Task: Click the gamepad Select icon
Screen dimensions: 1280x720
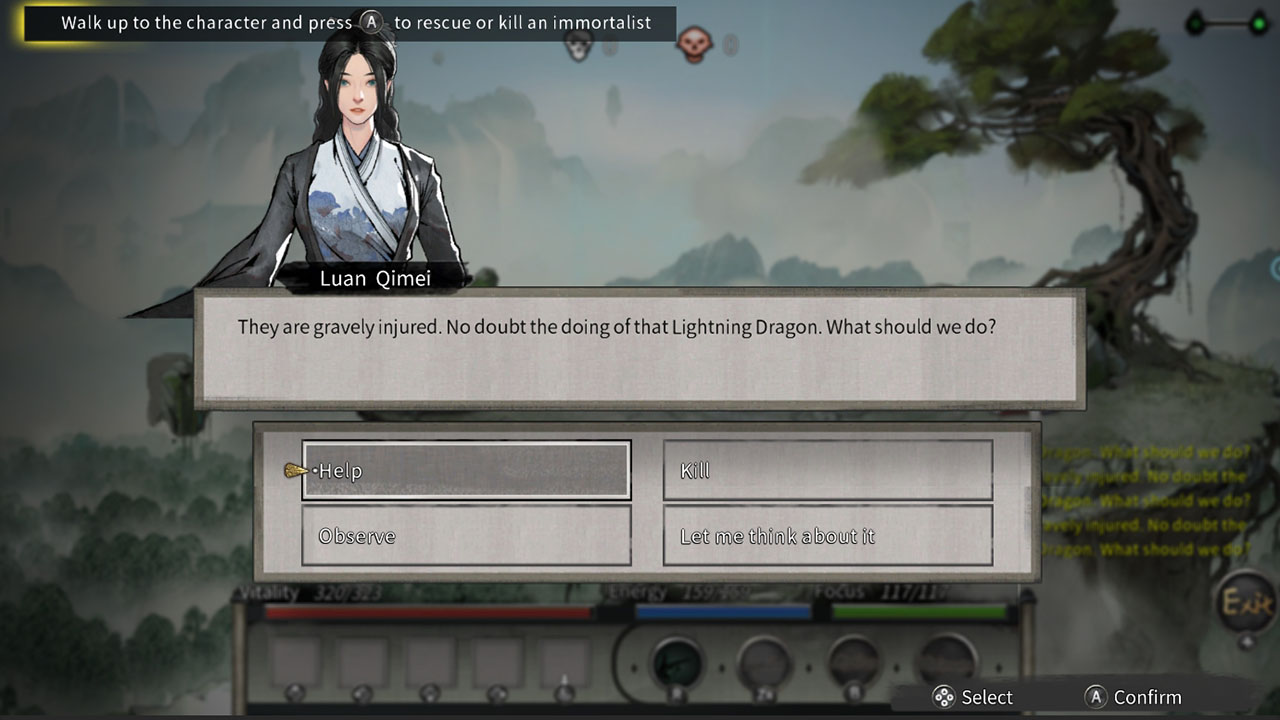Action: [944, 697]
